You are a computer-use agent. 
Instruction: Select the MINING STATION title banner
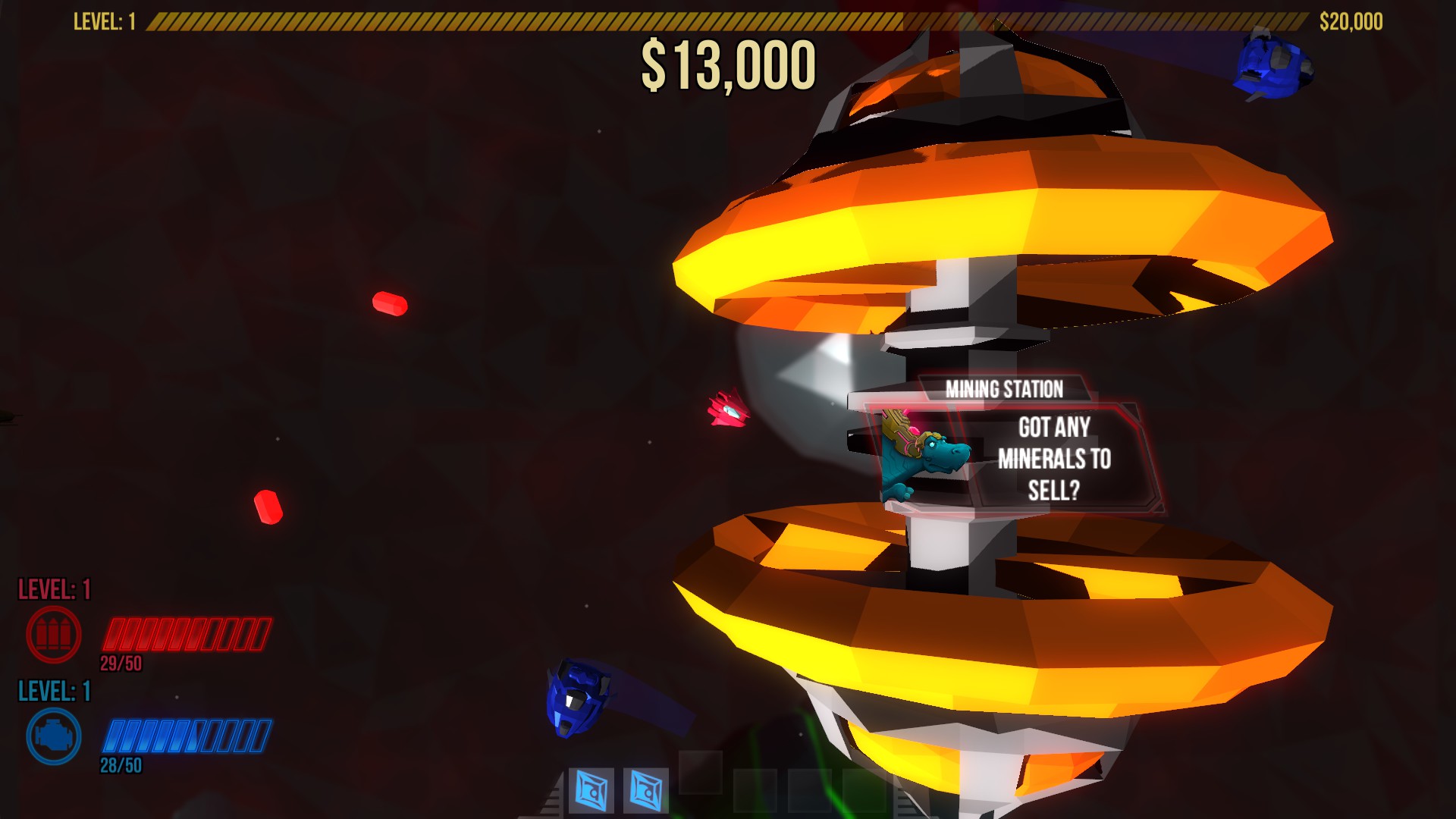coord(1005,388)
